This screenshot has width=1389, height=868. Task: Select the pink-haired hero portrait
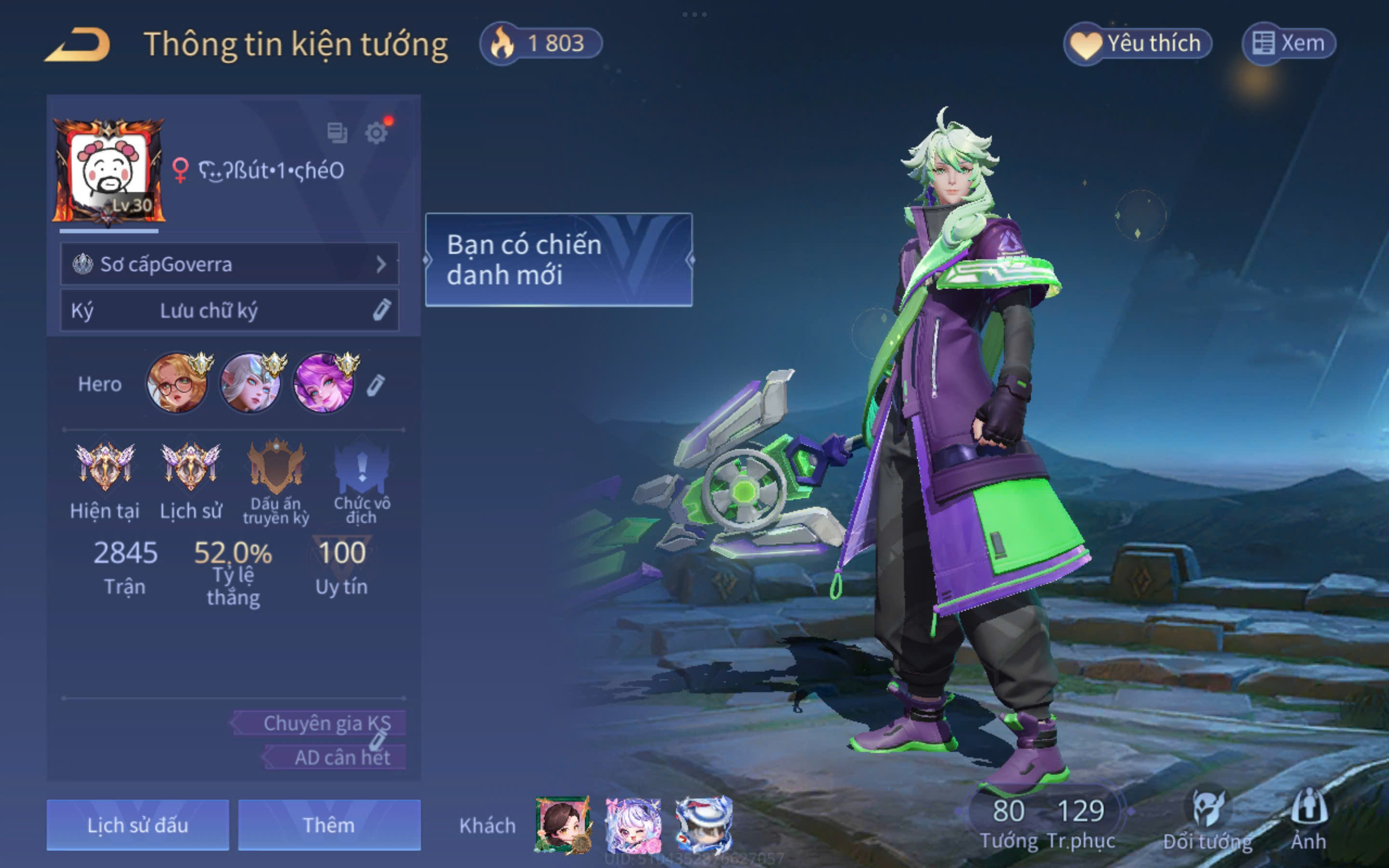tap(324, 383)
